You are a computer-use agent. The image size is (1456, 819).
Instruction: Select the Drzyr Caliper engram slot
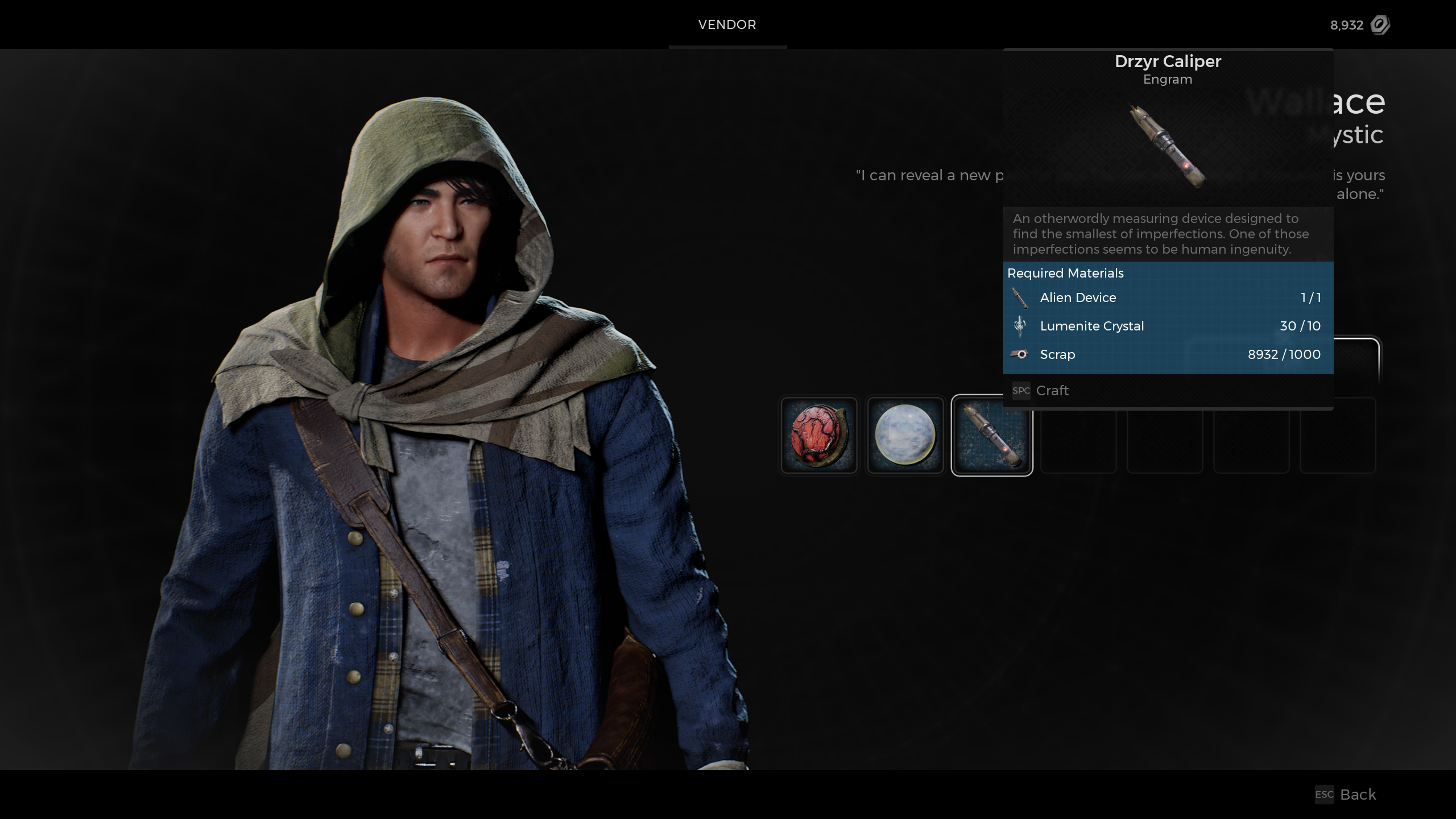point(991,436)
